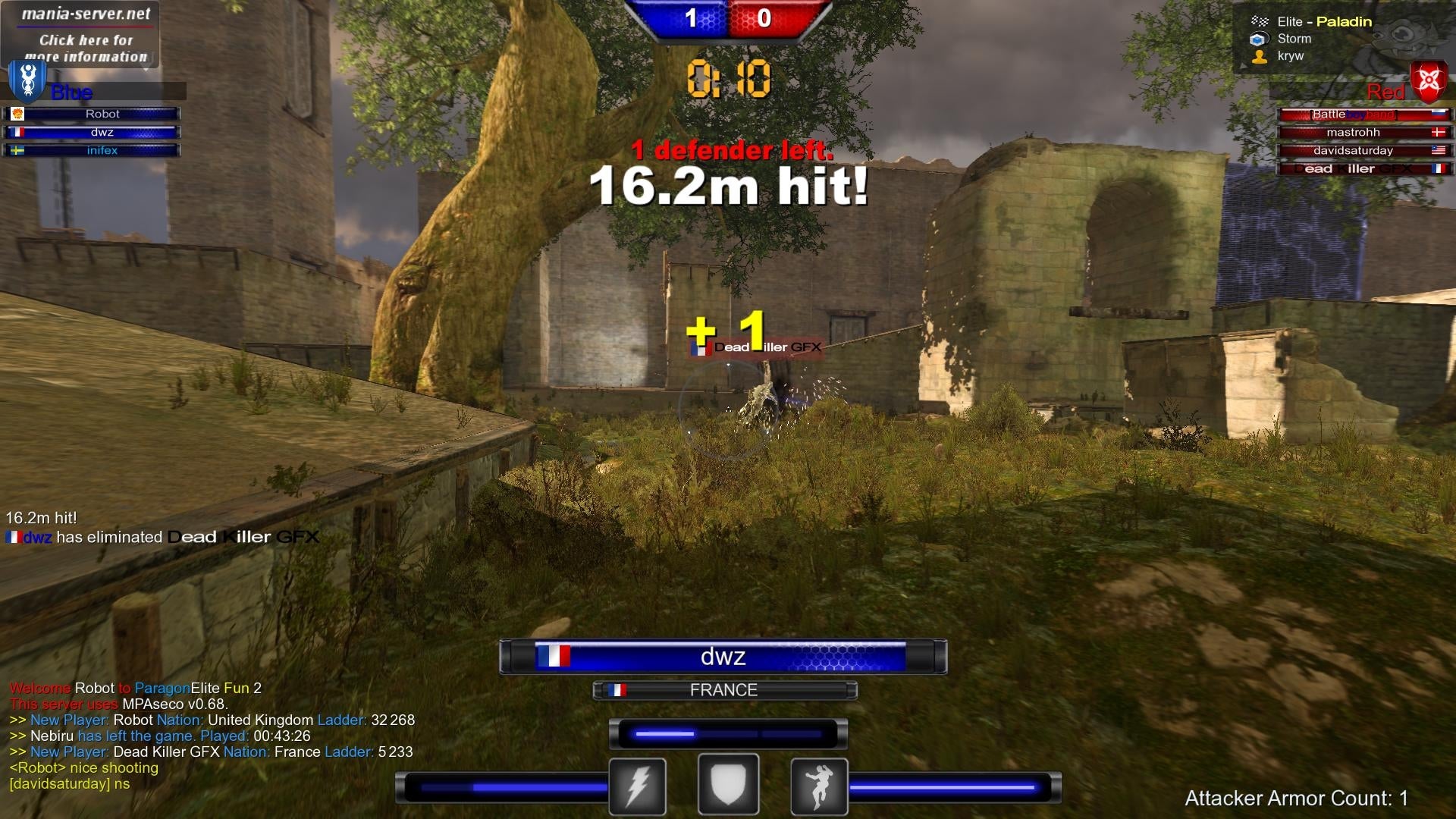Select the Lightning attack icon
1456x819 pixels.
pyautogui.click(x=637, y=785)
